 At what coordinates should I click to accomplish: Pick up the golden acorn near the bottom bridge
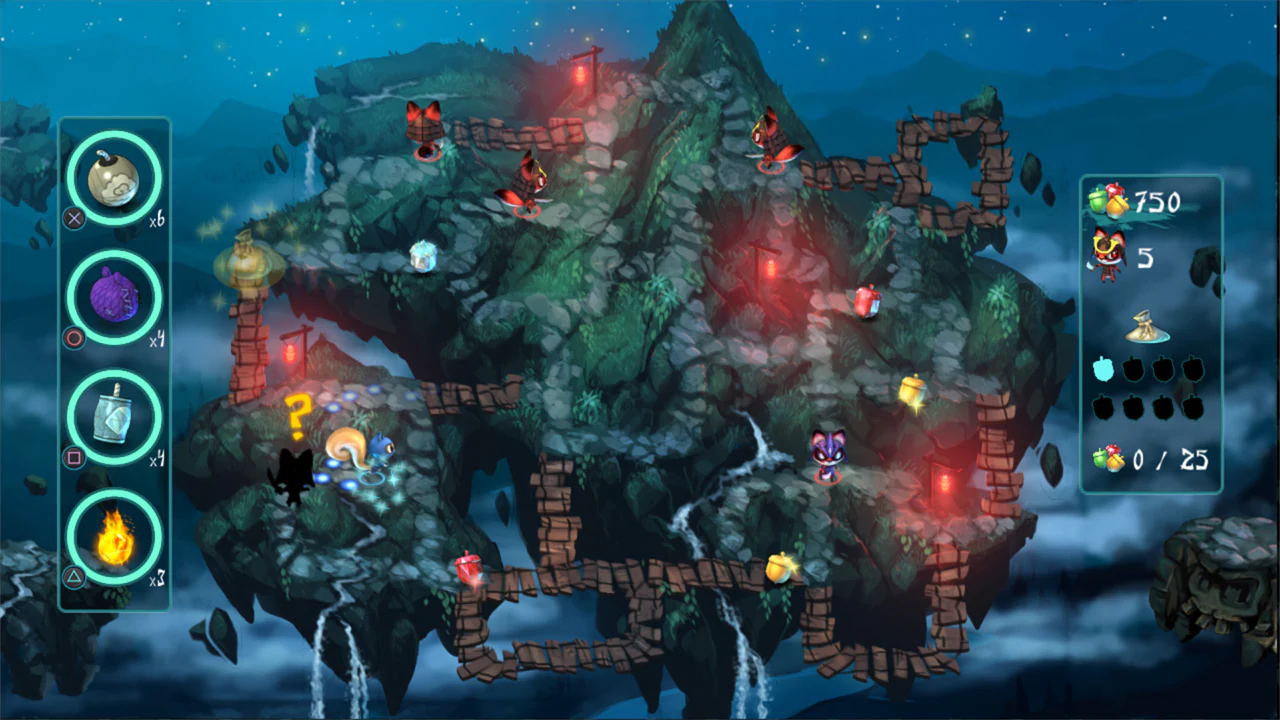pyautogui.click(x=780, y=568)
